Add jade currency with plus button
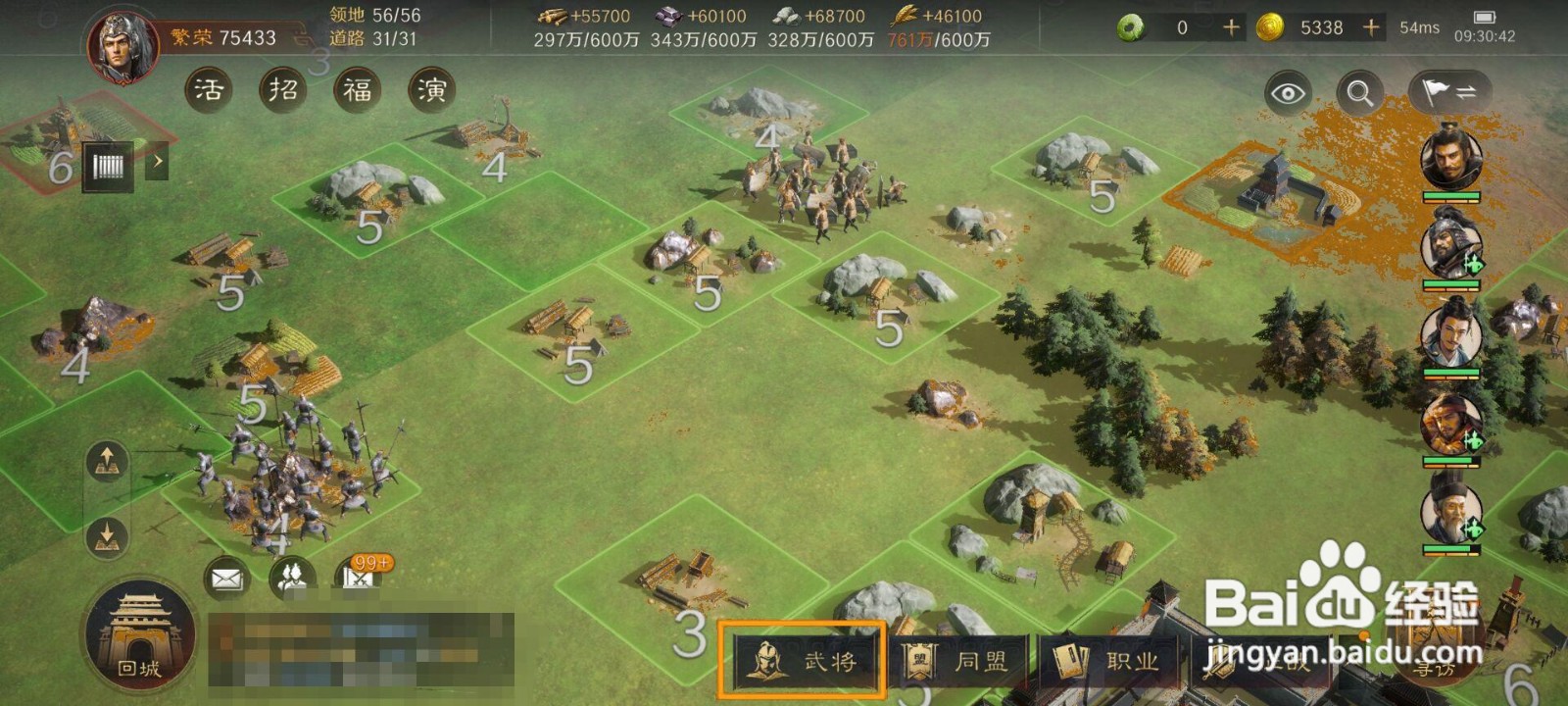Screen dimensions: 1568x706 click(x=1232, y=27)
